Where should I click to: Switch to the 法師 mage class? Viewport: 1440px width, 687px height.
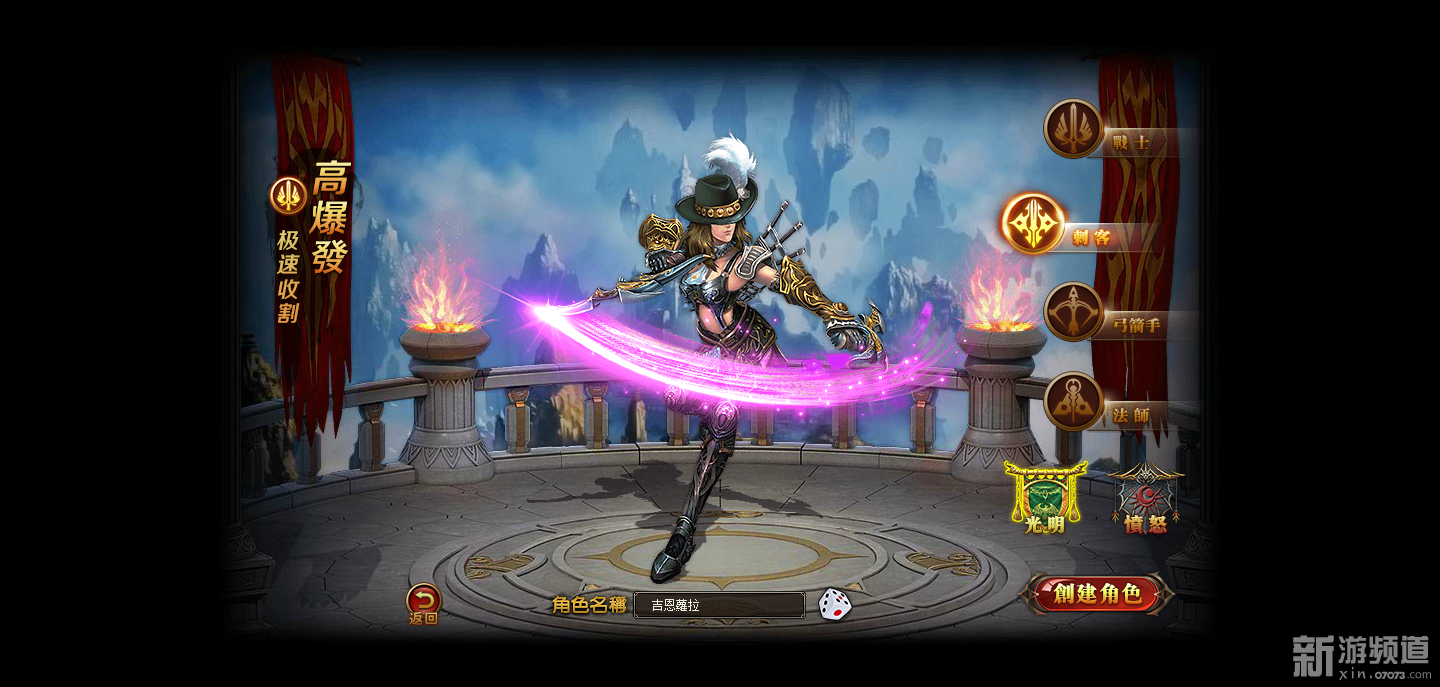pyautogui.click(x=1074, y=403)
